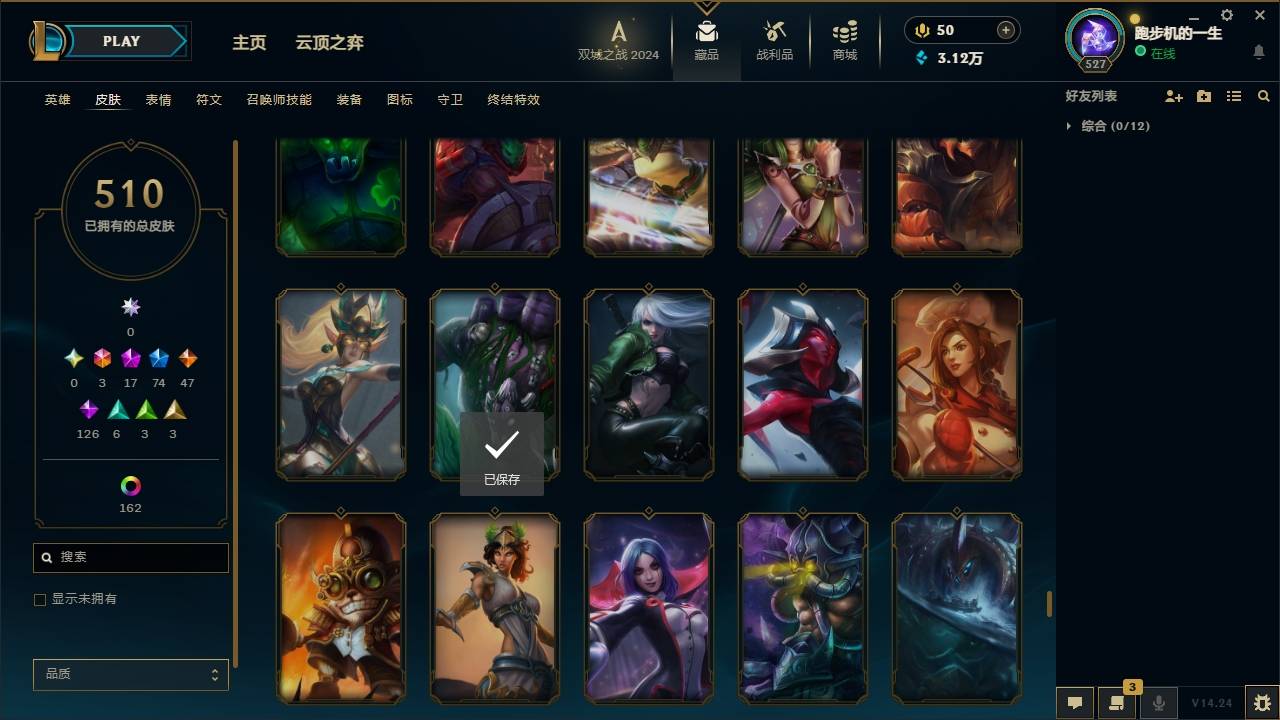Open the 品质 quality dropdown
Screen dimensions: 1280x720
click(x=130, y=674)
